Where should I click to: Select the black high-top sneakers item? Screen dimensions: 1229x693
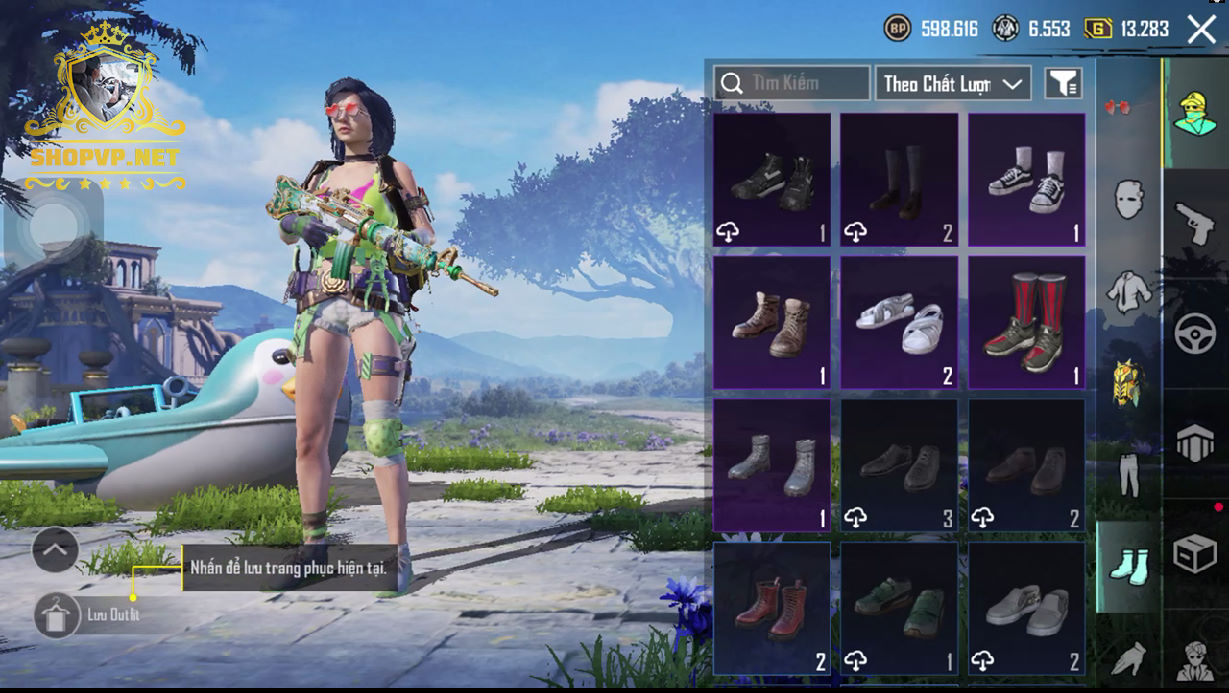(x=772, y=179)
